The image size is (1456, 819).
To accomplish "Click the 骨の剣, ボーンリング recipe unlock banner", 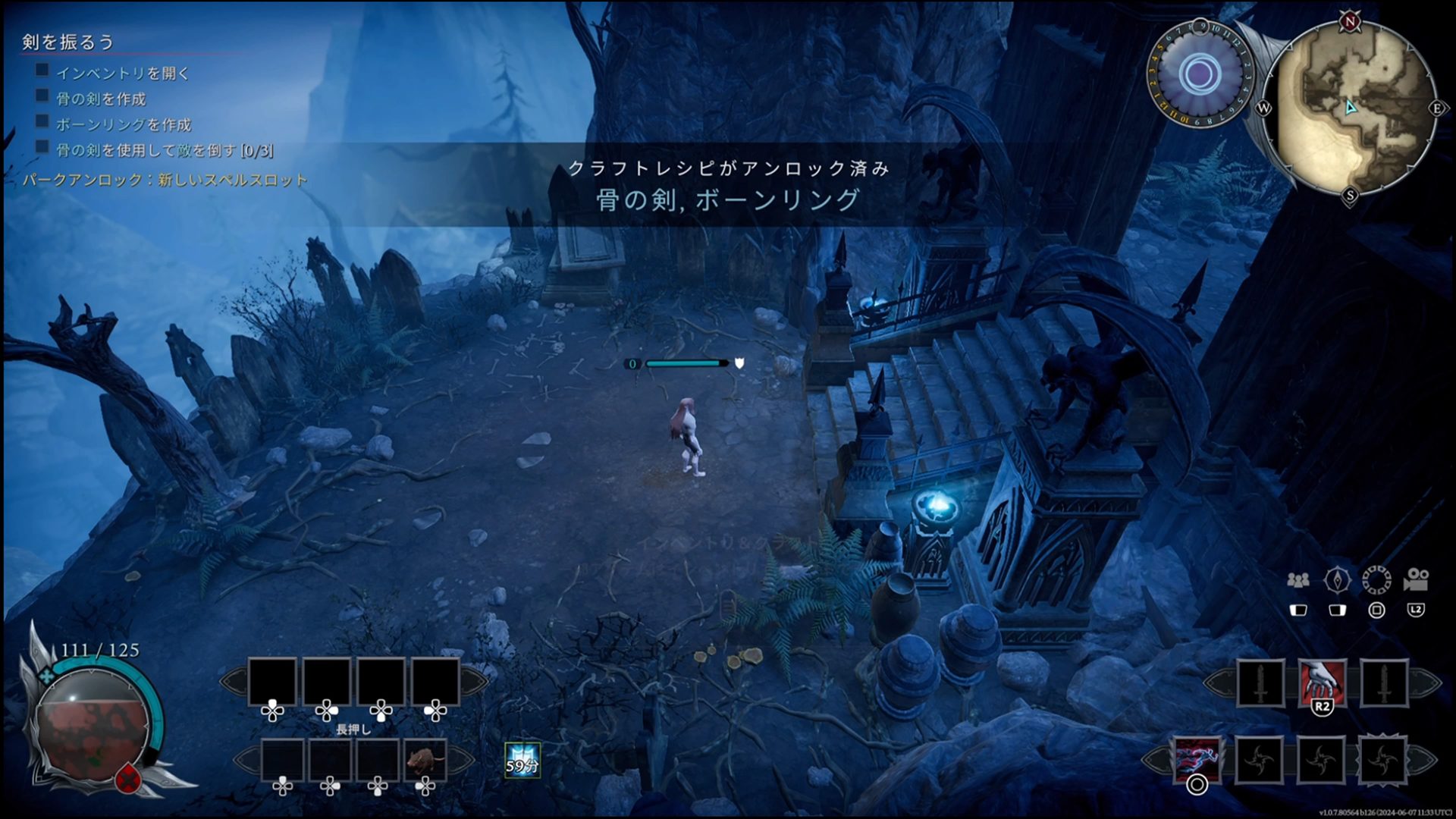I will coord(728,199).
